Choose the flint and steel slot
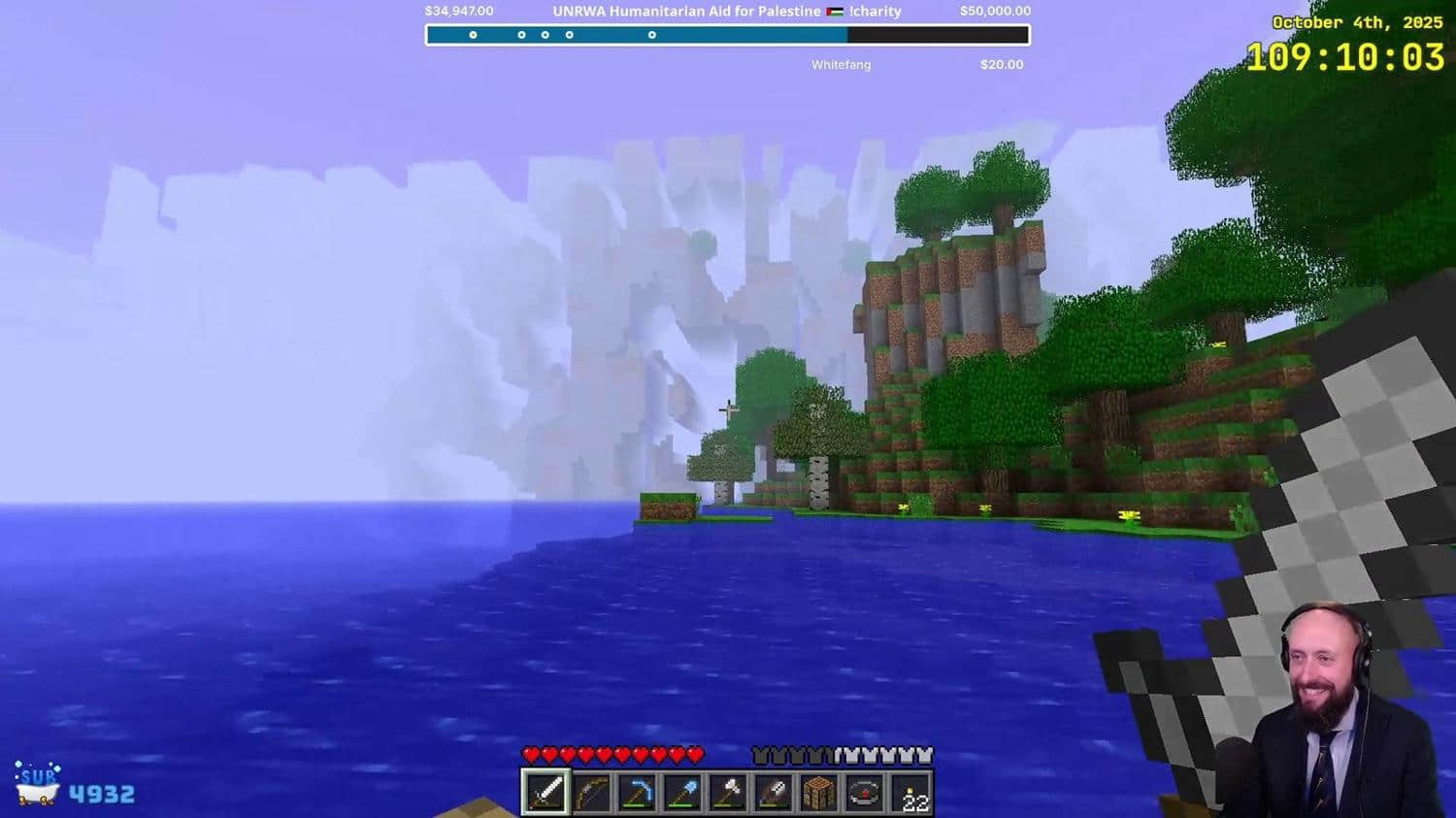Screen dimensions: 1456x818 tap(773, 793)
